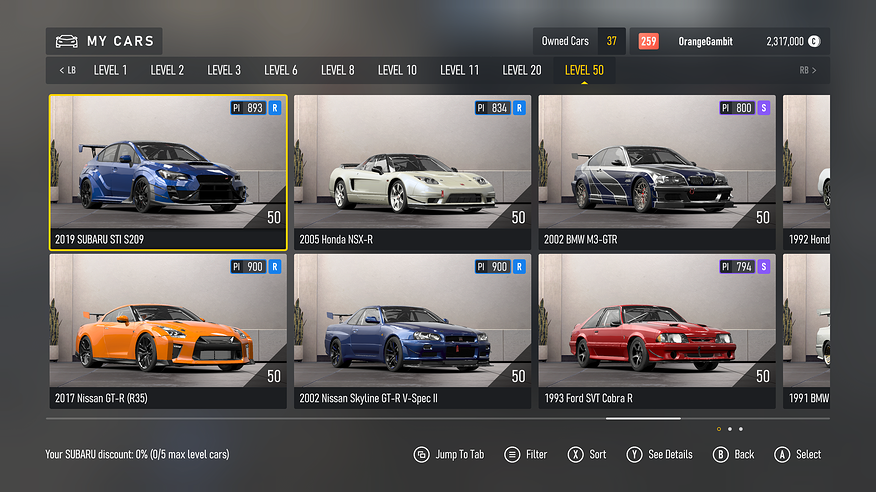Show LEVEL 6 cars tab
This screenshot has width=876, height=492.
281,70
